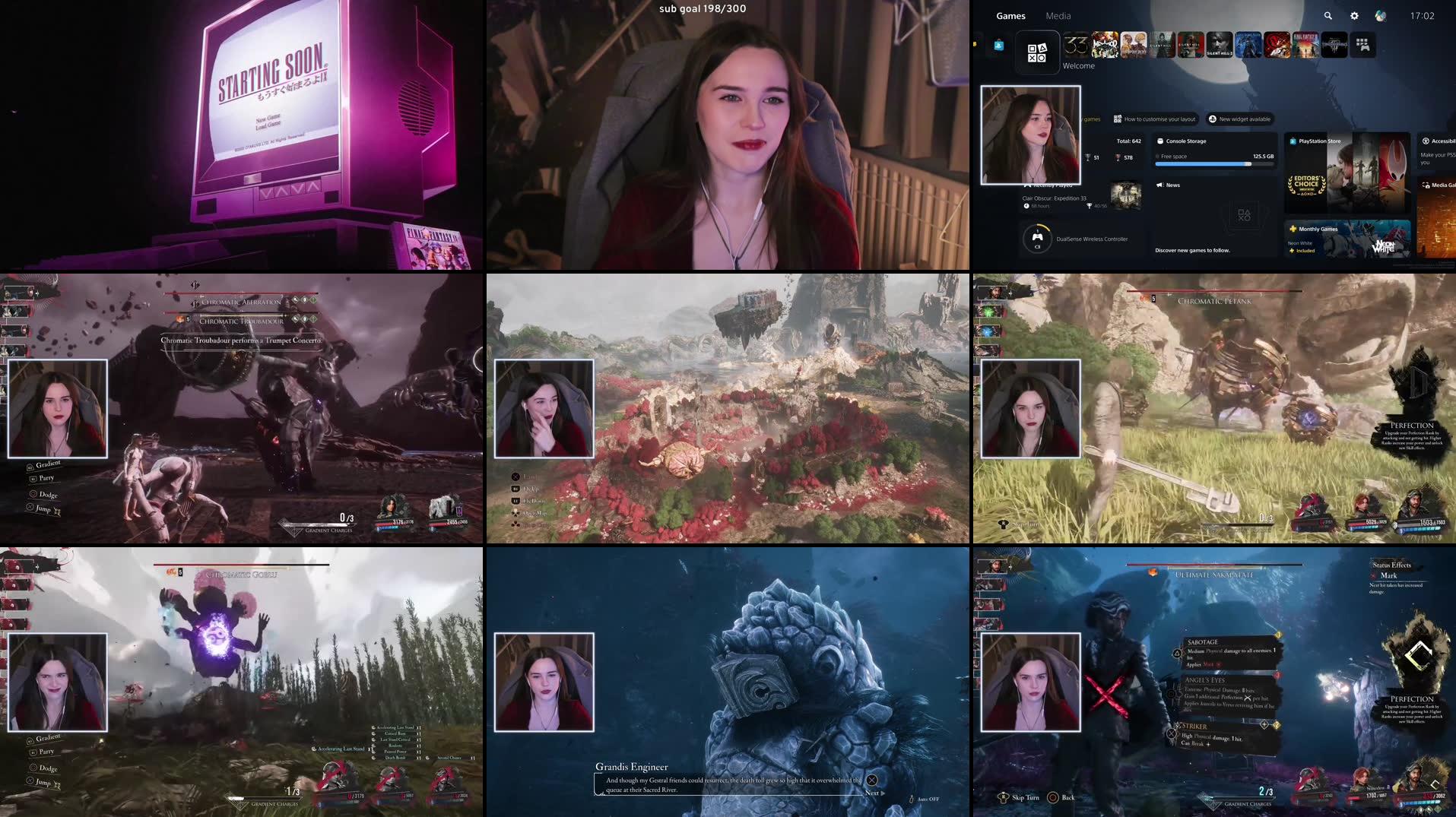Click the Accessibility widget icon

pos(1425,141)
